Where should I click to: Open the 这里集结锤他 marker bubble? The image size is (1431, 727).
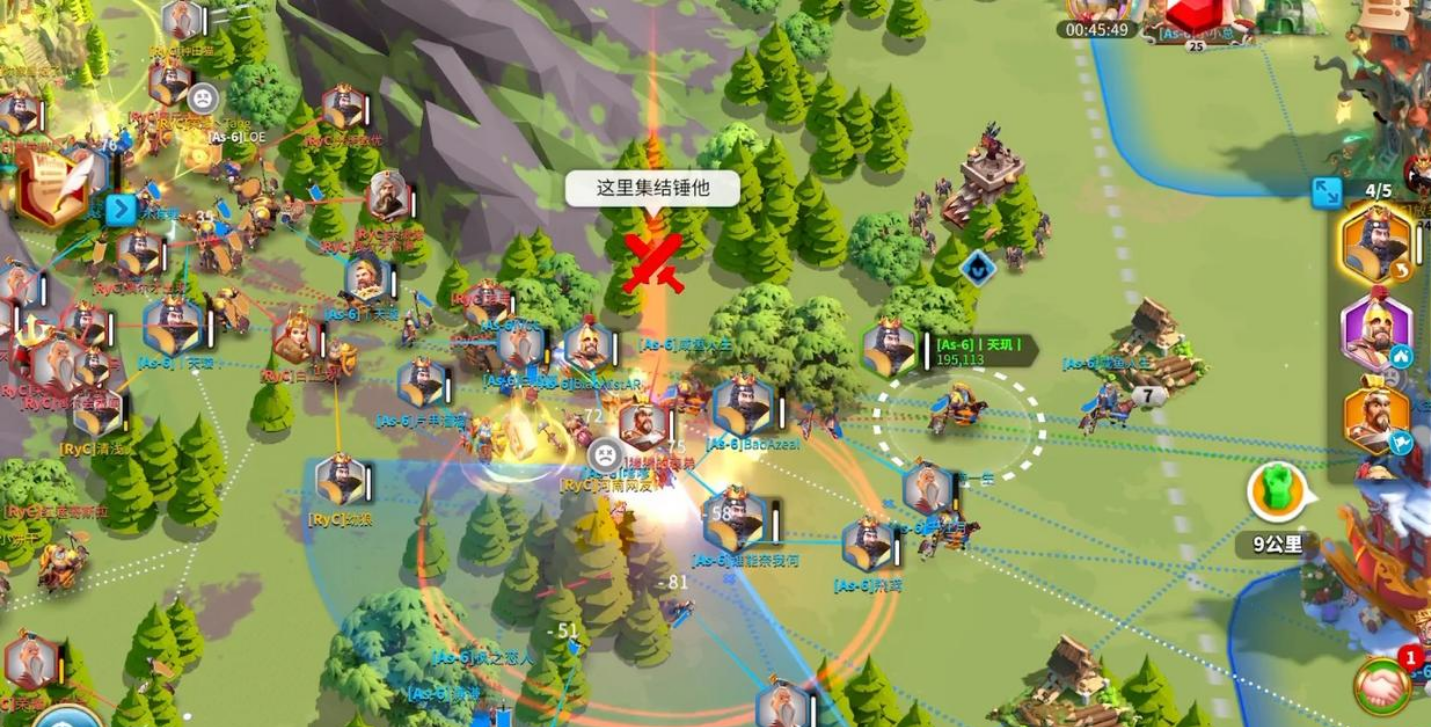(652, 188)
